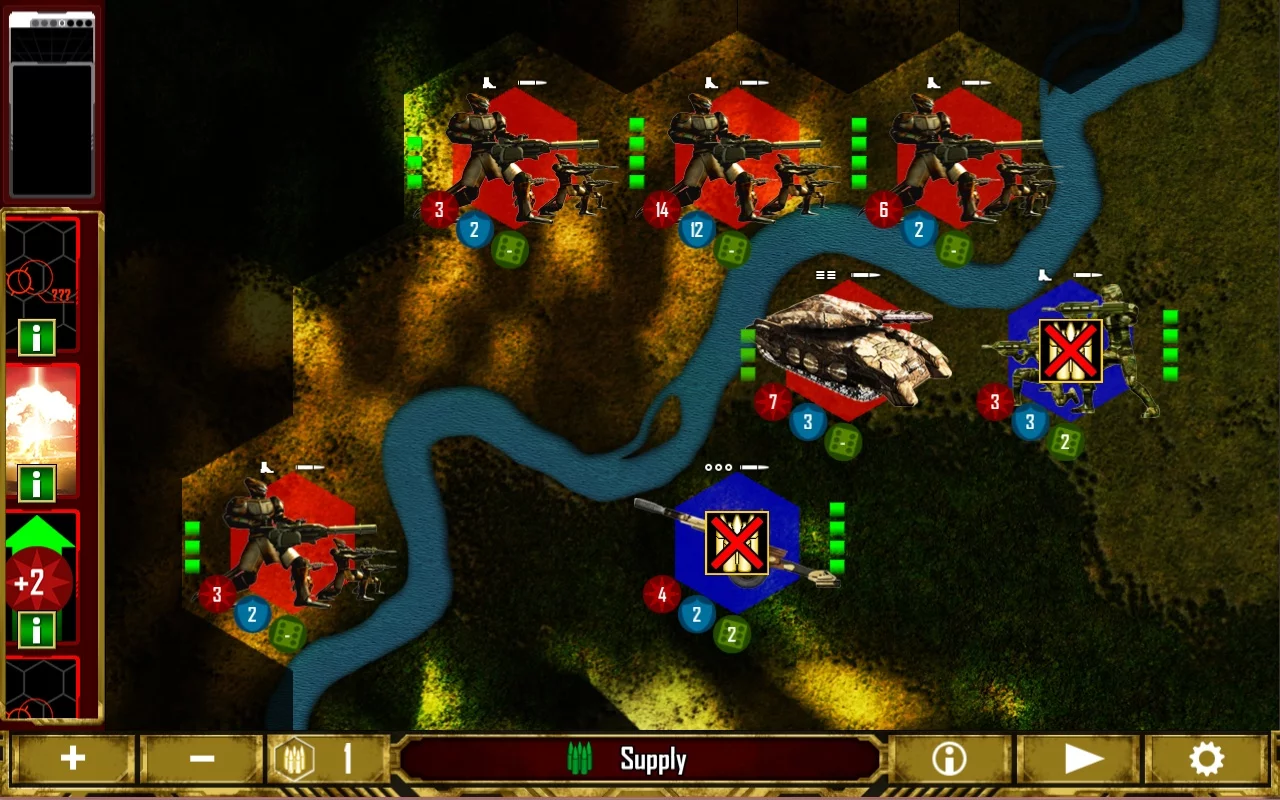The width and height of the screenshot is (1280, 800).
Task: Click the info button below the +2 card
Action: pyautogui.click(x=37, y=630)
